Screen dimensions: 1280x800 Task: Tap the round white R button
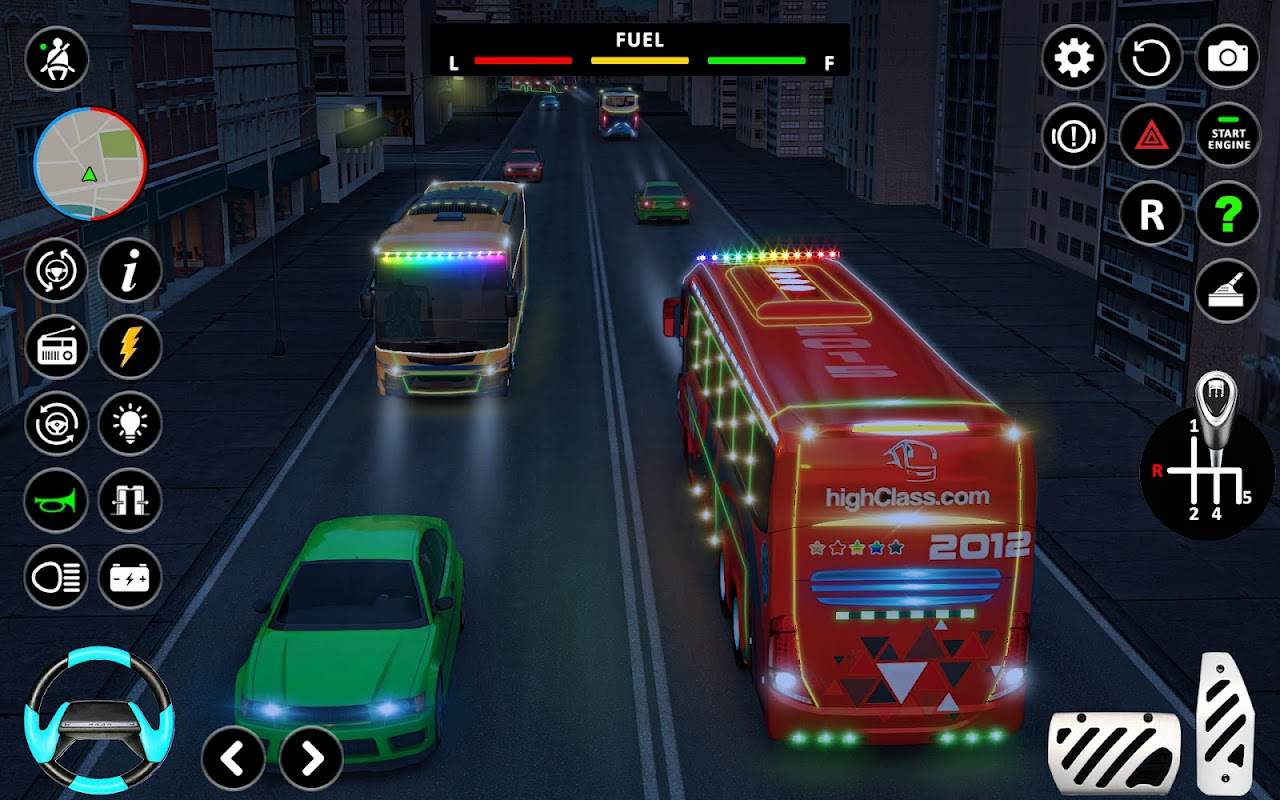(1151, 213)
